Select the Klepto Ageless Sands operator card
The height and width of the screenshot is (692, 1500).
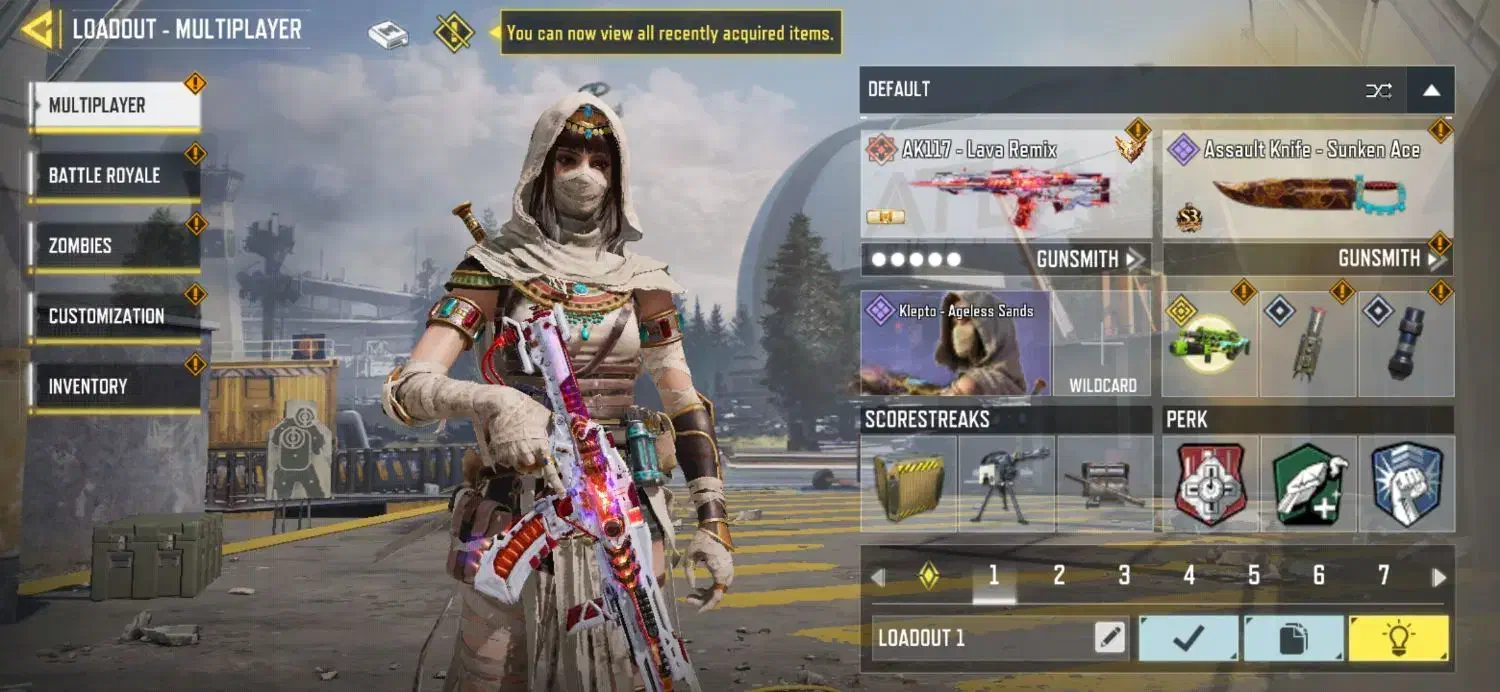[955, 343]
